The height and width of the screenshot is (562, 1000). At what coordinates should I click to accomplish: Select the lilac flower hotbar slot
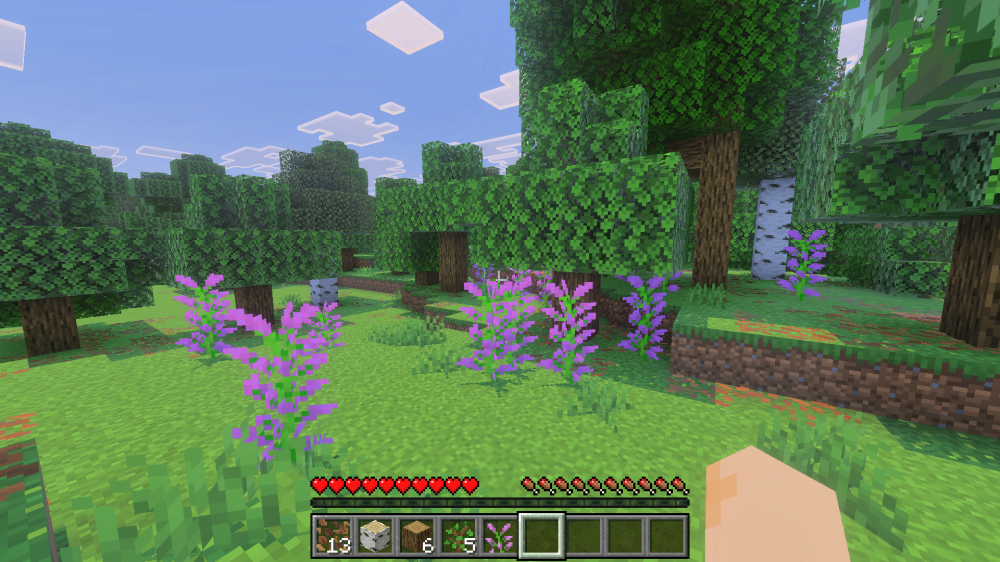[x=499, y=537]
